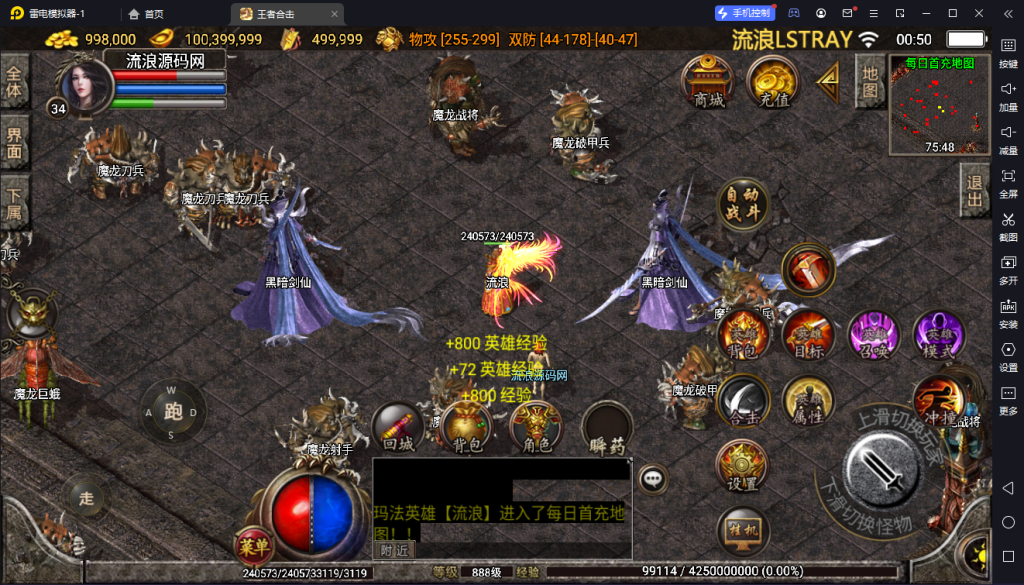Open the 角色 character sheet
This screenshot has height=585, width=1024.
click(537, 427)
